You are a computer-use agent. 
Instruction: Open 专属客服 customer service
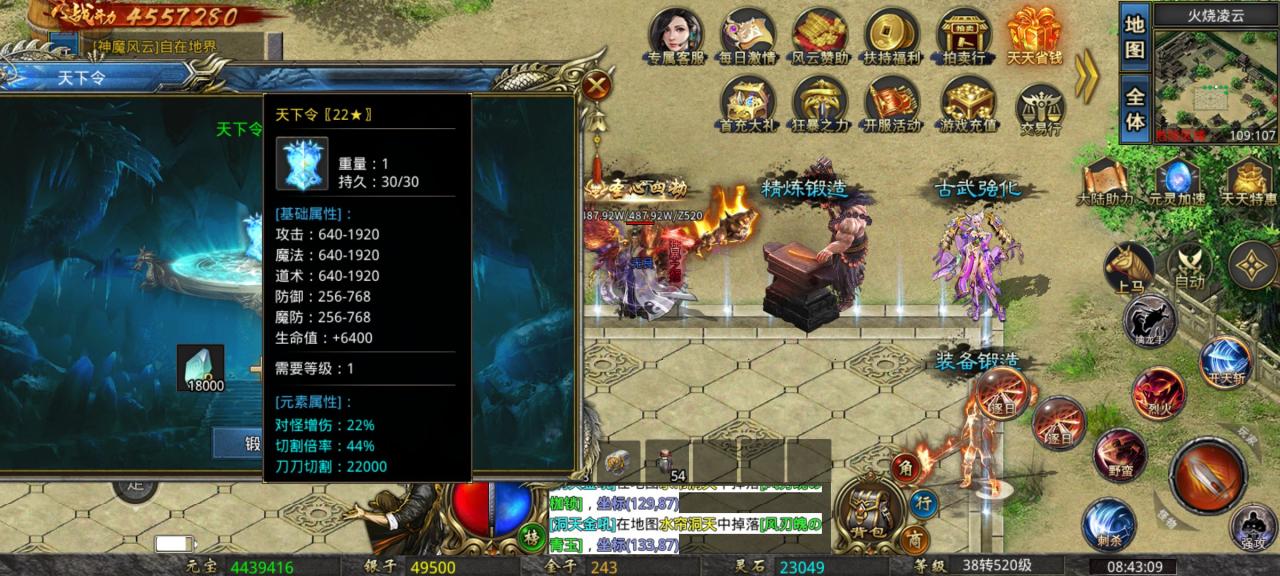677,35
